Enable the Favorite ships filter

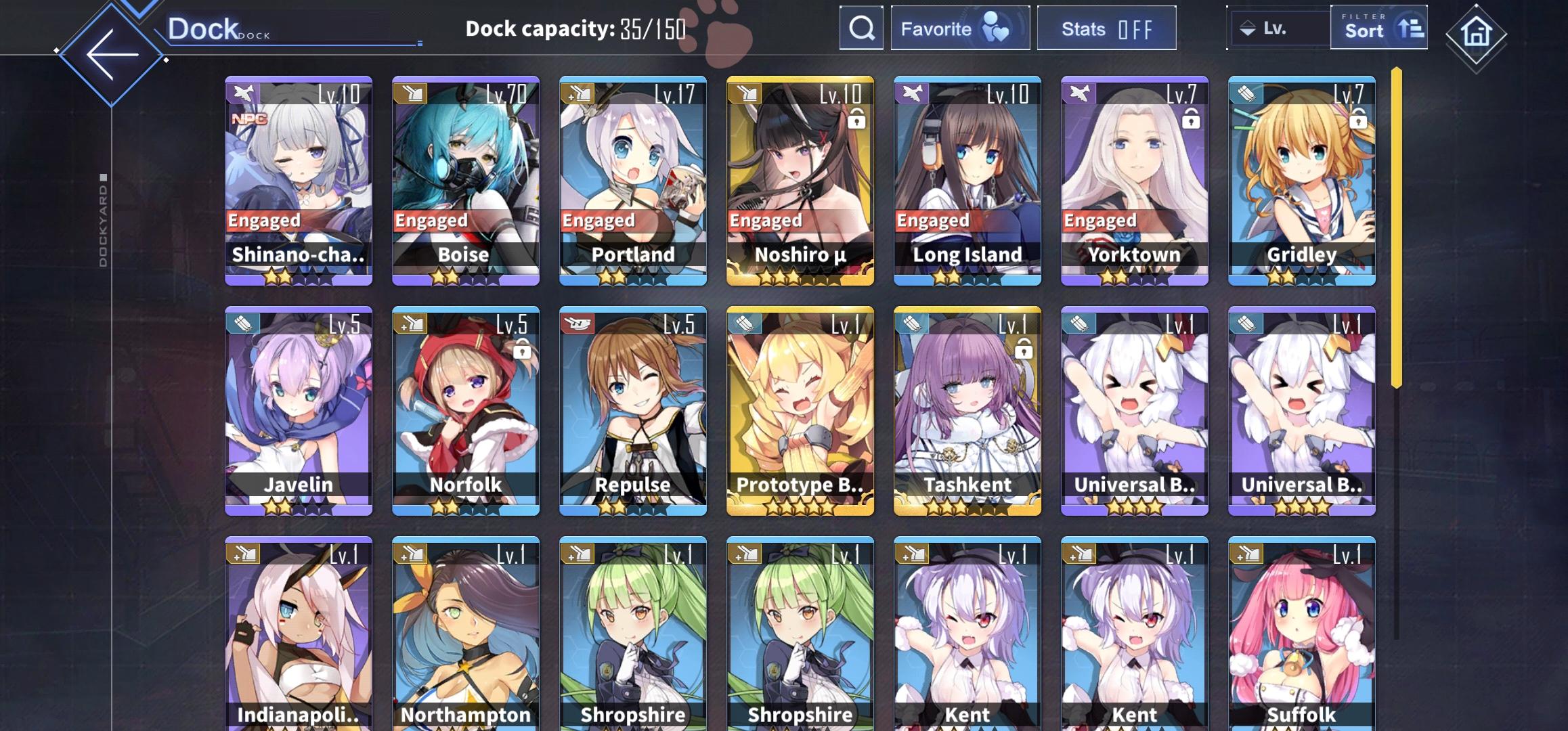(x=960, y=28)
